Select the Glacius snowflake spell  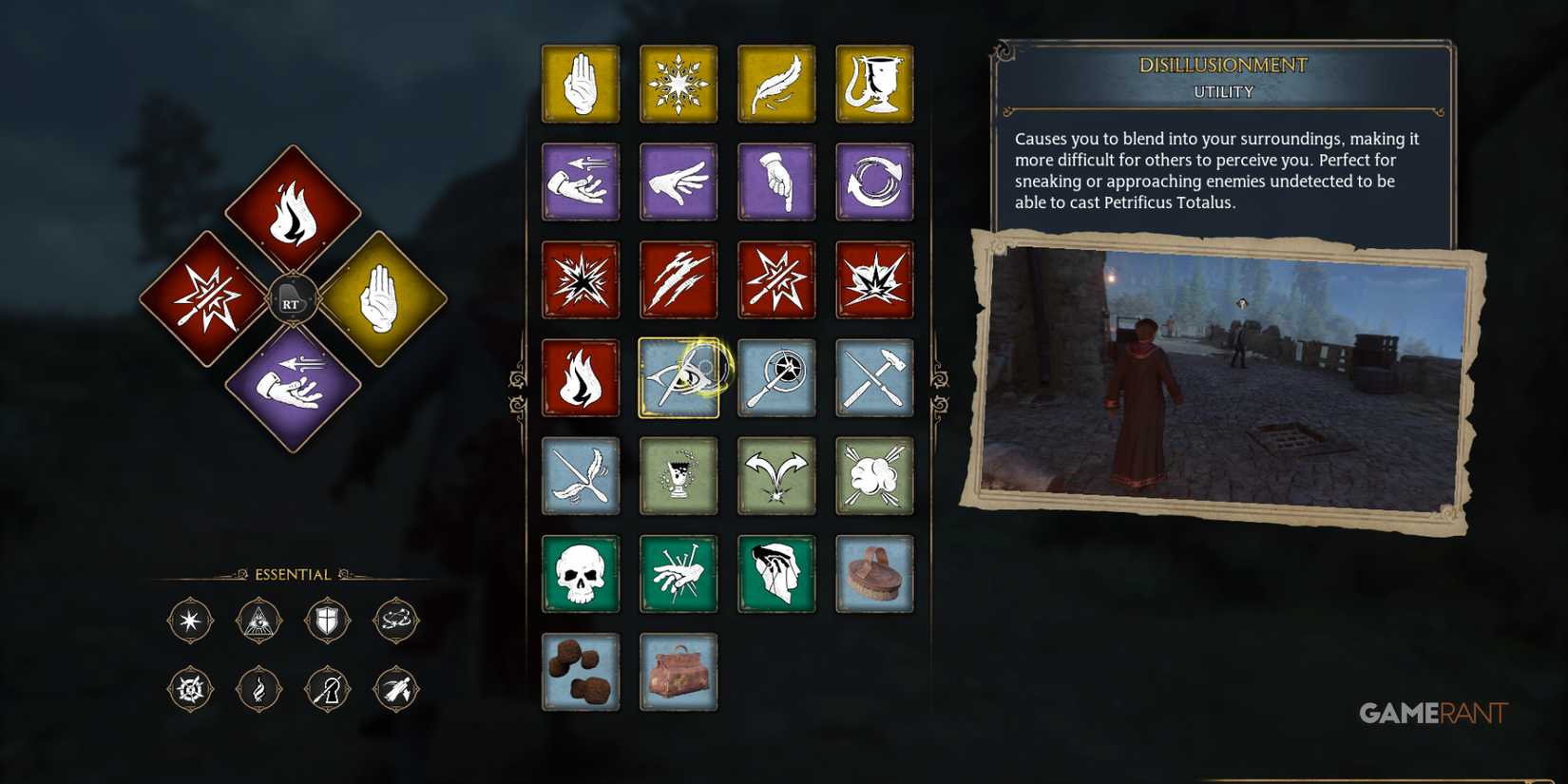pos(679,84)
